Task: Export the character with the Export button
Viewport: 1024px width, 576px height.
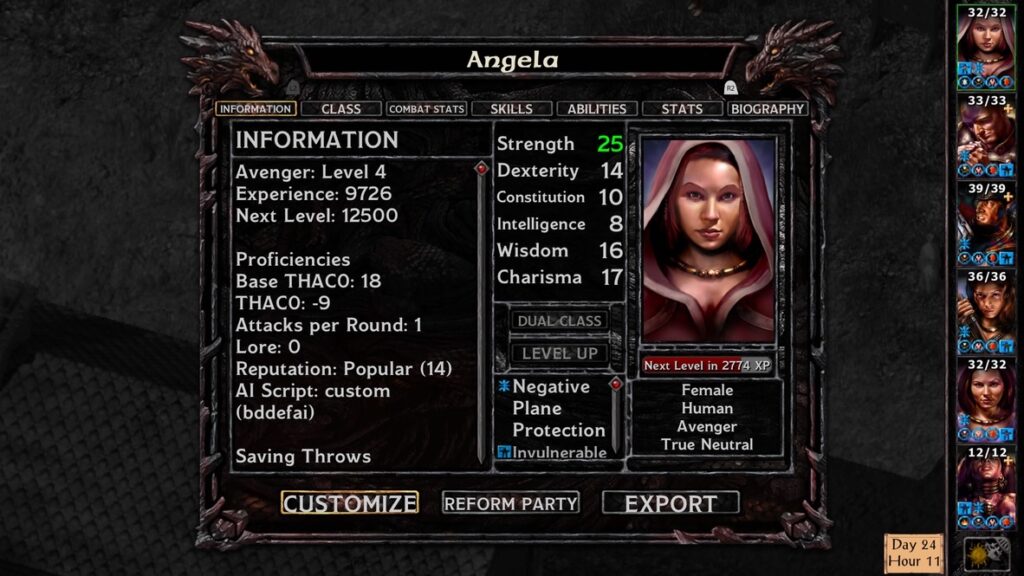Action: click(671, 503)
